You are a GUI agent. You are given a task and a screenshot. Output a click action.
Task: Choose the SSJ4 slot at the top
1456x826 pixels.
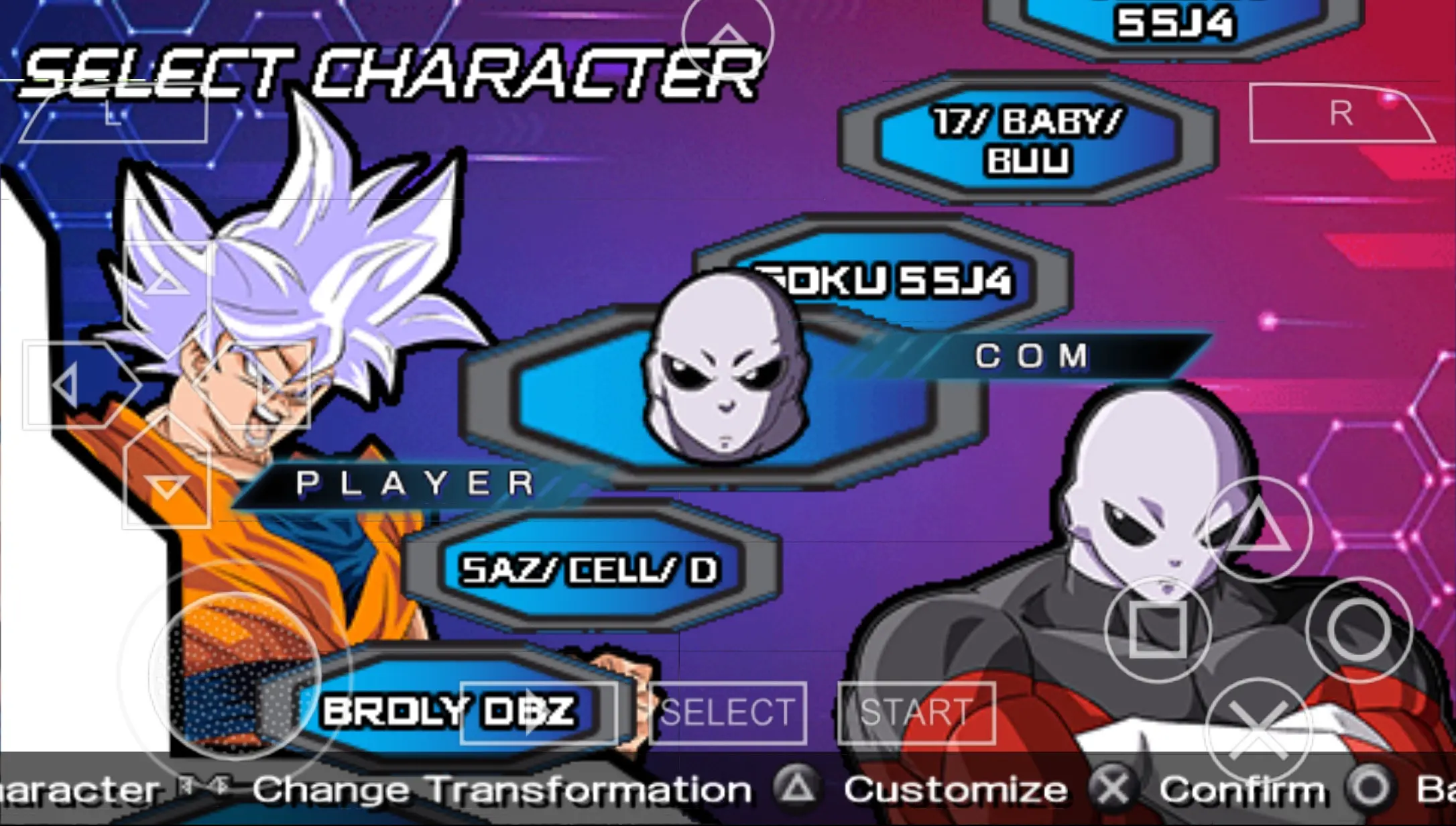1175,20
